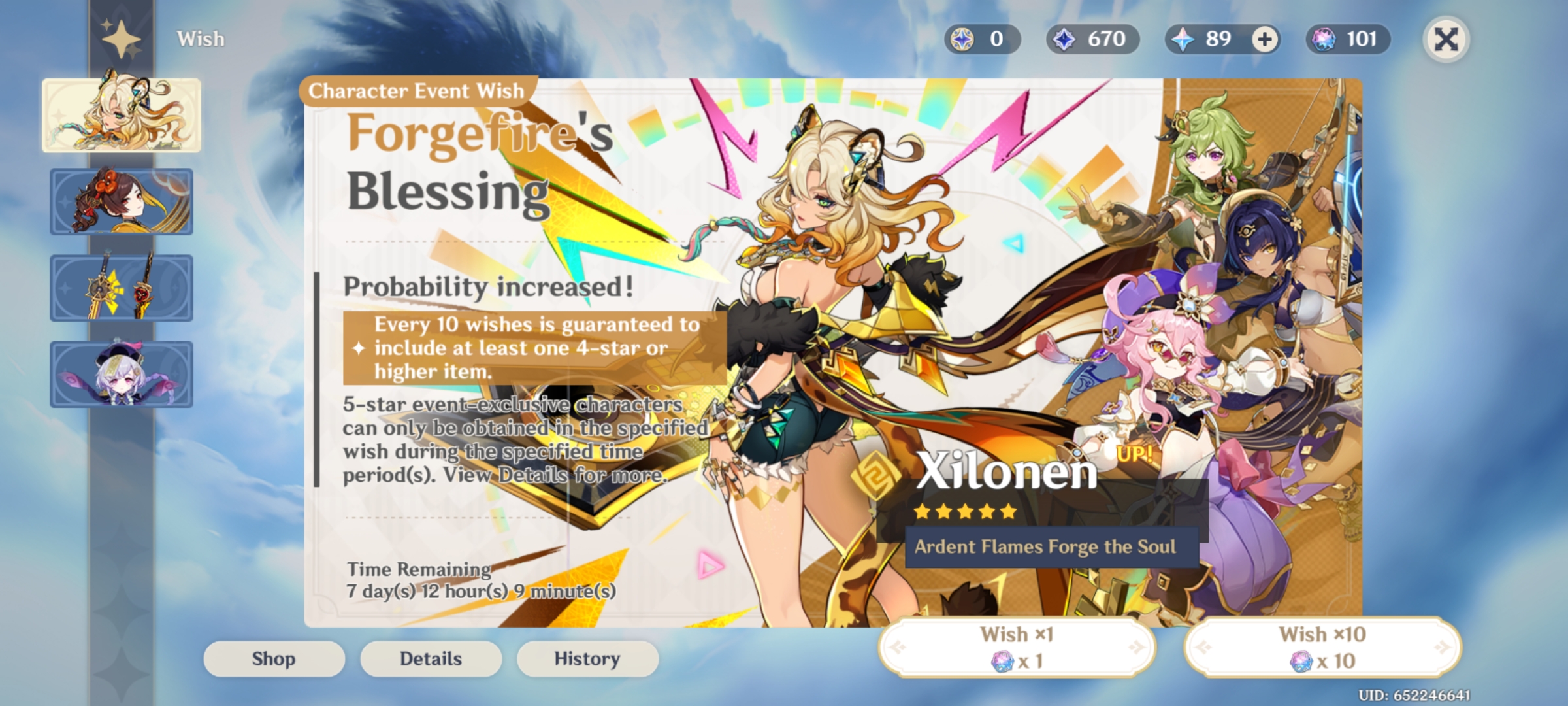Open the Shop
The height and width of the screenshot is (706, 1568).
coord(274,658)
